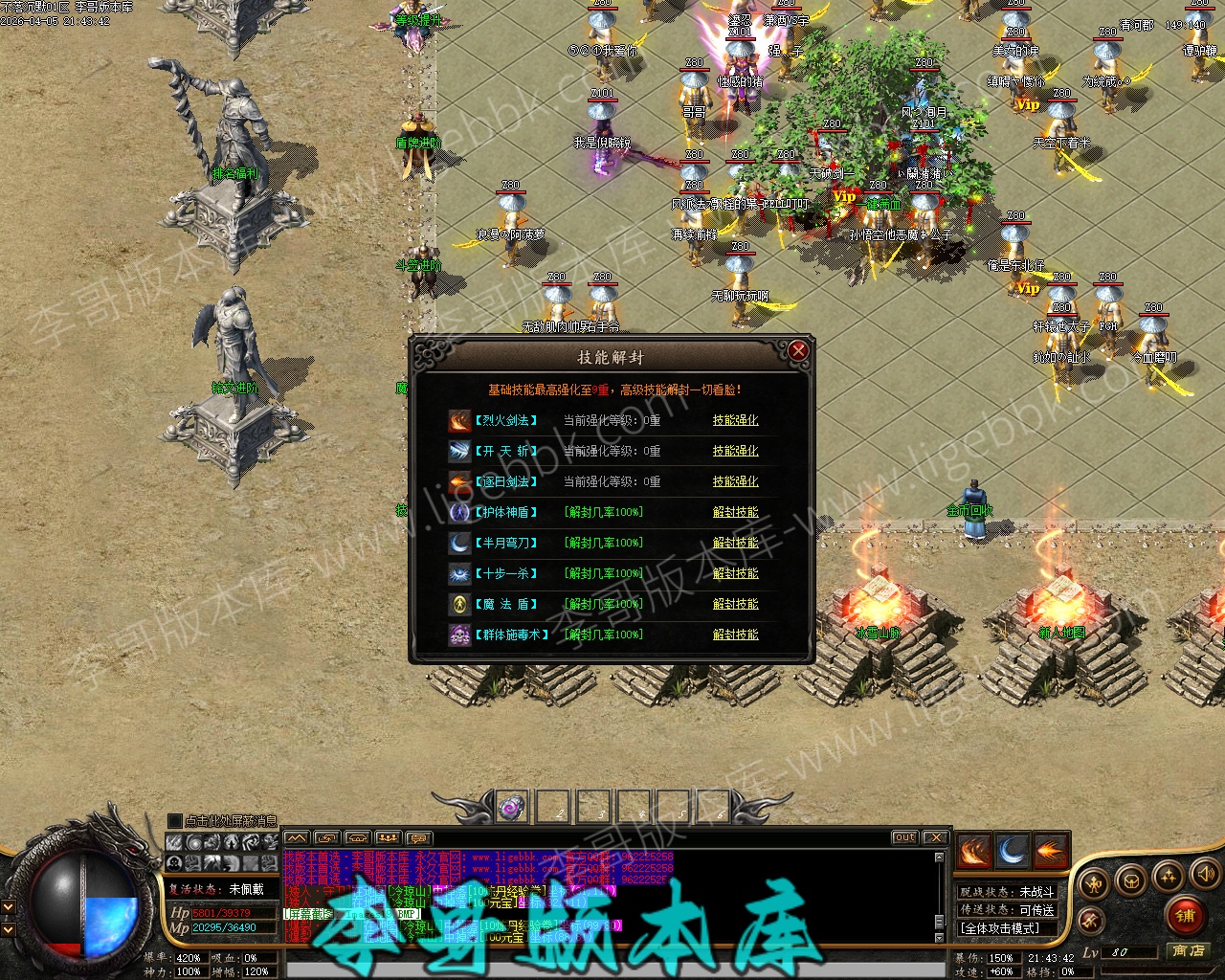Click the chat window's out button
The image size is (1225, 980).
point(904,837)
